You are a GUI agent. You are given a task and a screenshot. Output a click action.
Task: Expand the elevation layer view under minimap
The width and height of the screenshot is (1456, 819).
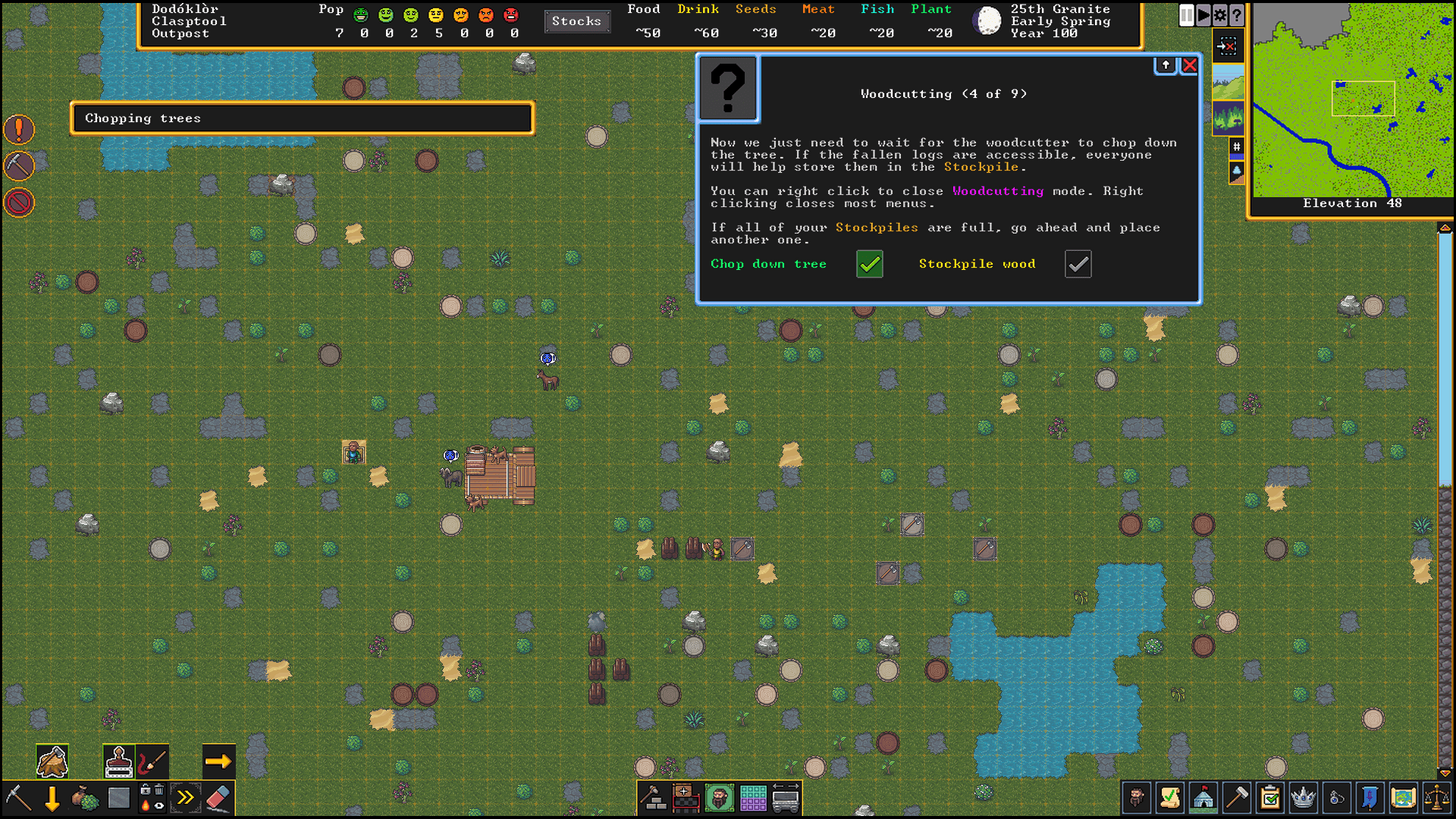(1237, 171)
